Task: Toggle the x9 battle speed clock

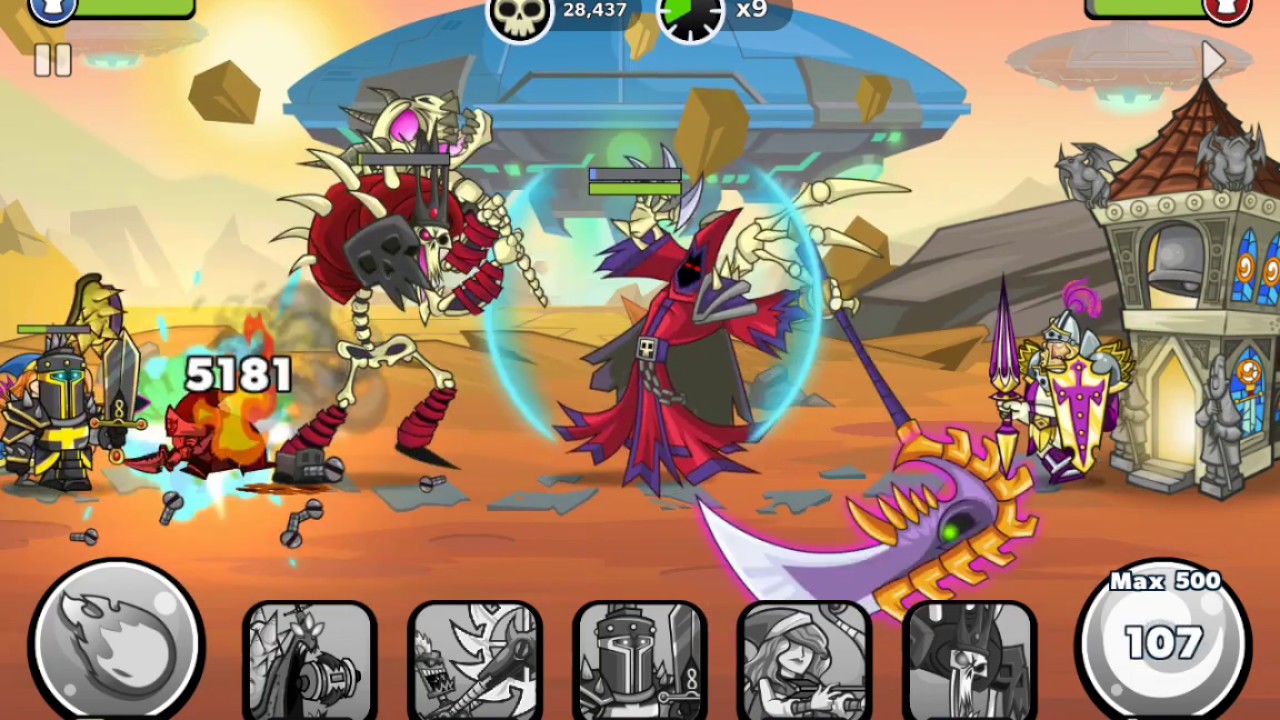Action: pos(690,15)
